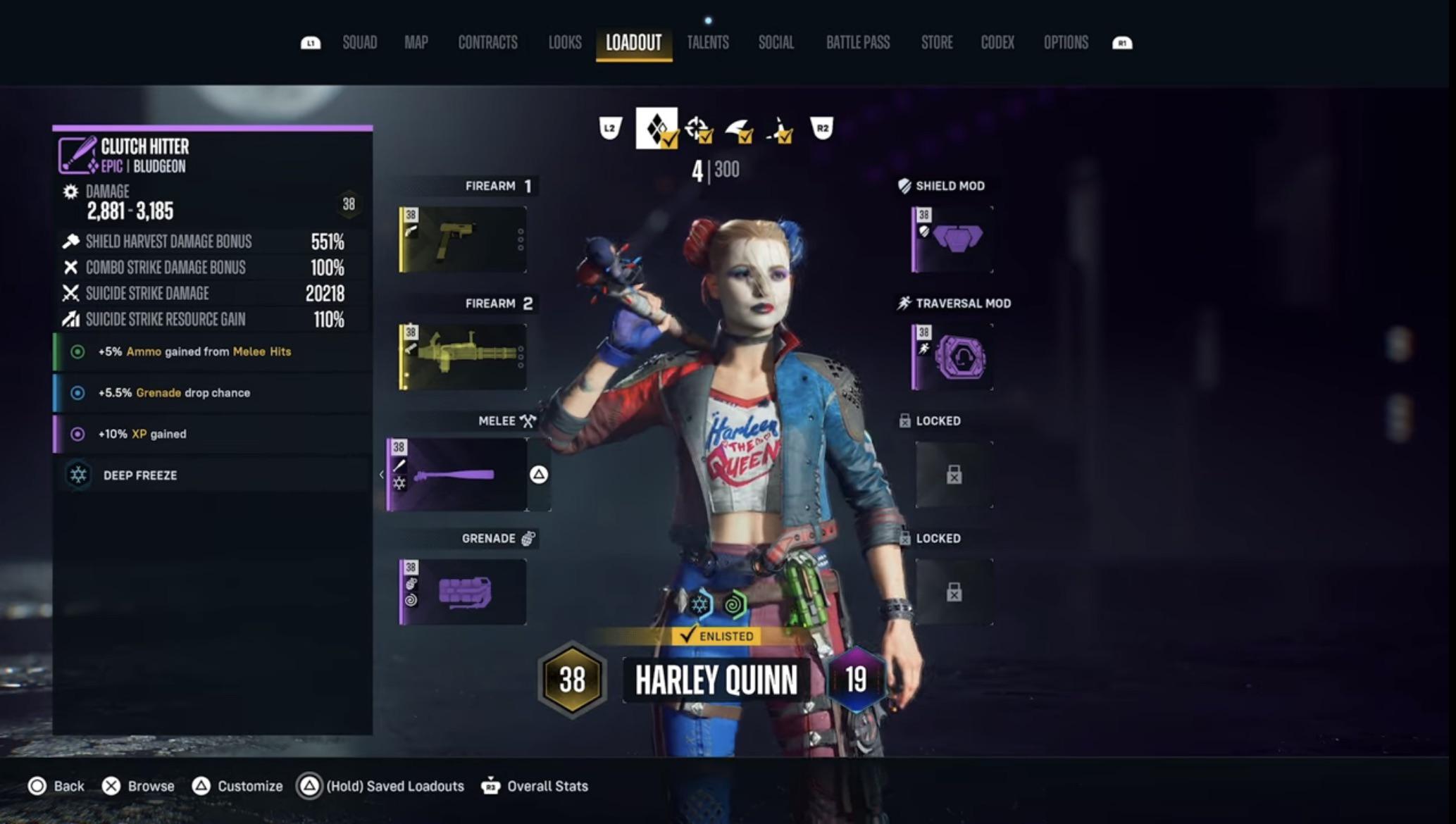Open the Talents tab
The image size is (1456, 824).
point(707,42)
